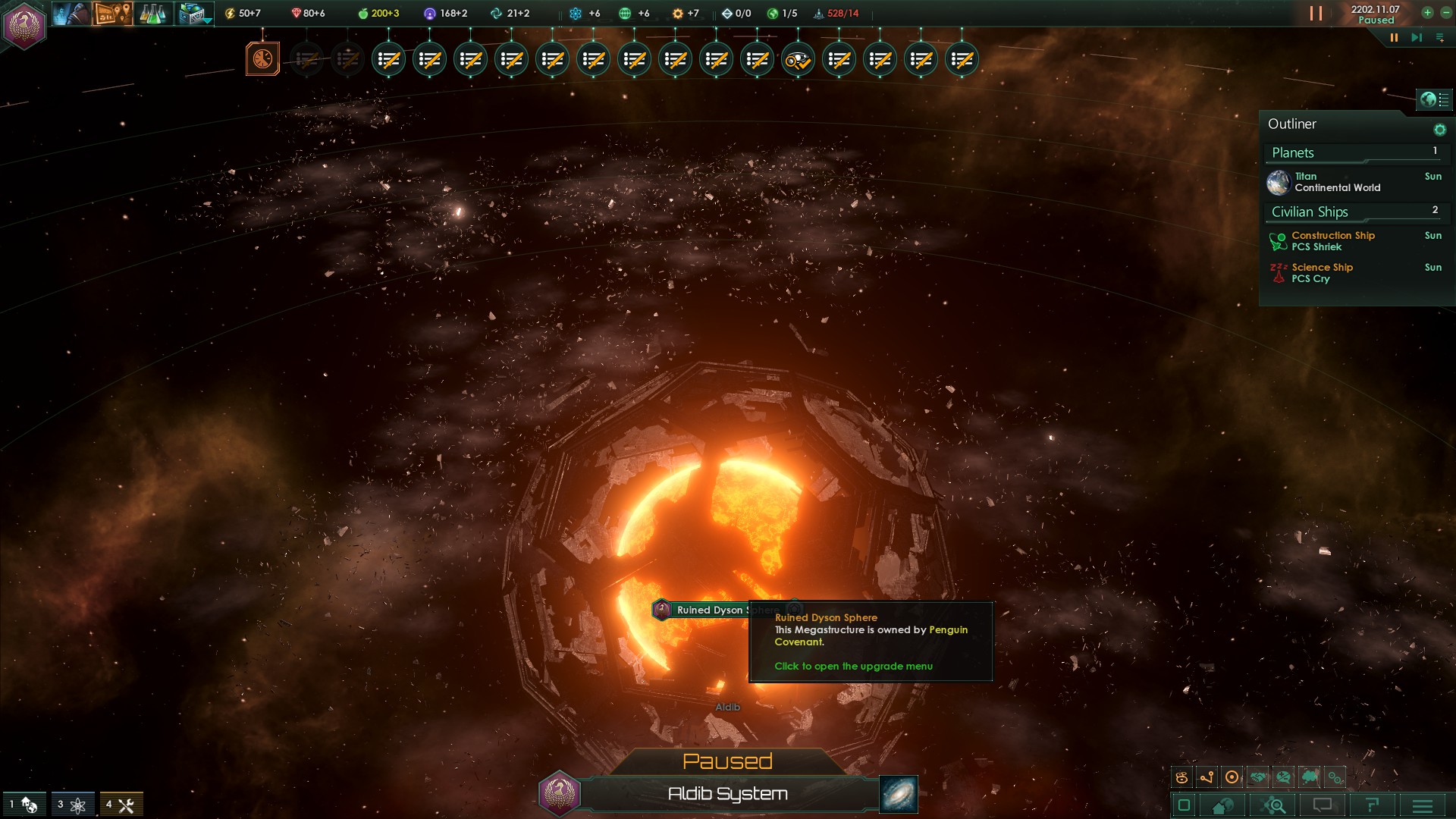Toggle the large pause button by the date

click(x=1316, y=14)
